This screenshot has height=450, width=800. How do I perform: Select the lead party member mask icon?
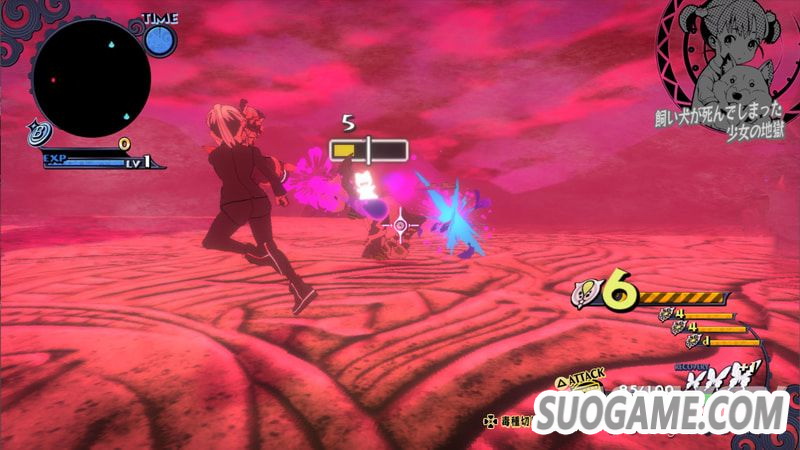pyautogui.click(x=587, y=293)
